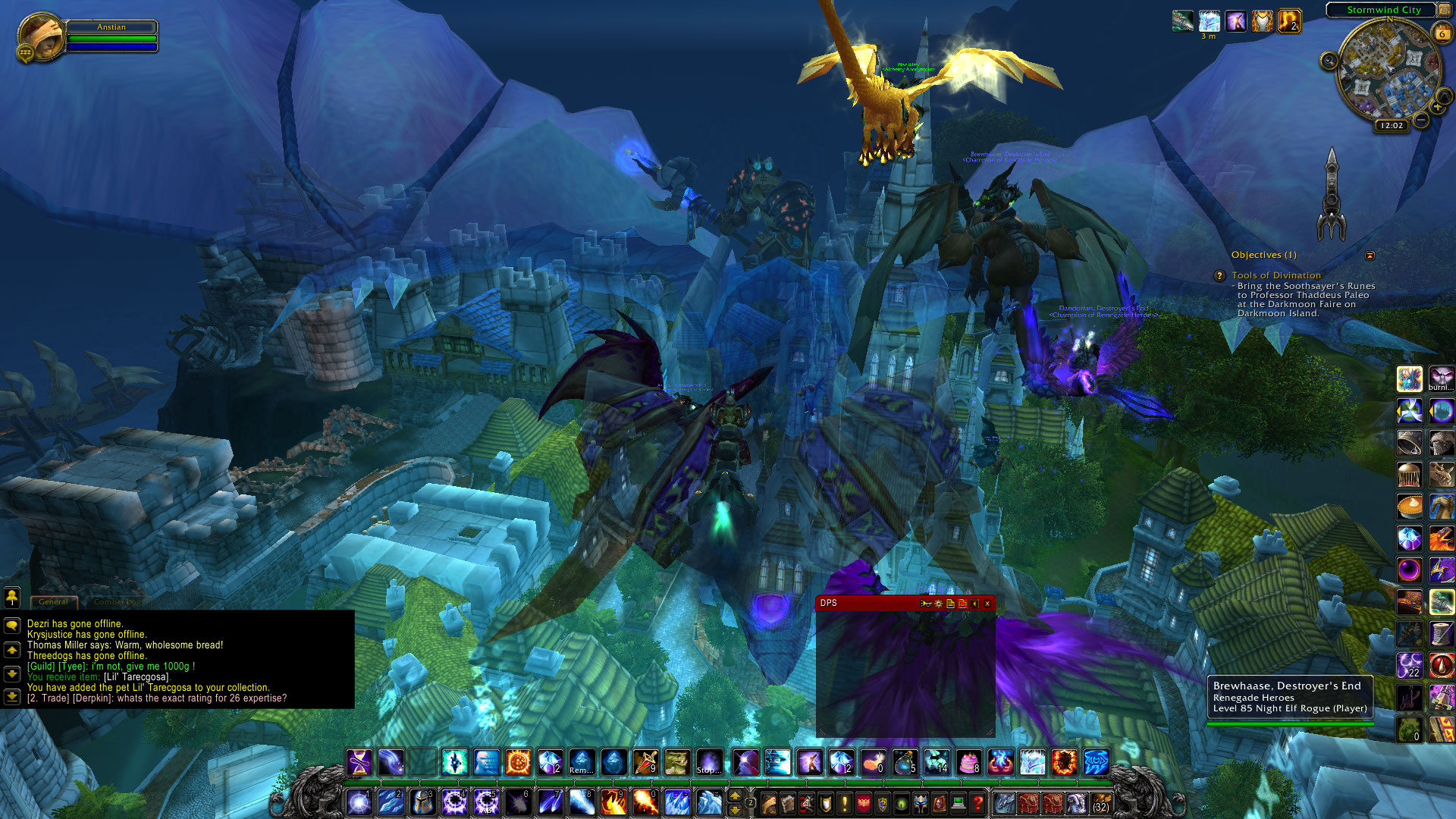This screenshot has width=1456, height=819.
Task: Open the red question mark help button
Action: pos(978,802)
